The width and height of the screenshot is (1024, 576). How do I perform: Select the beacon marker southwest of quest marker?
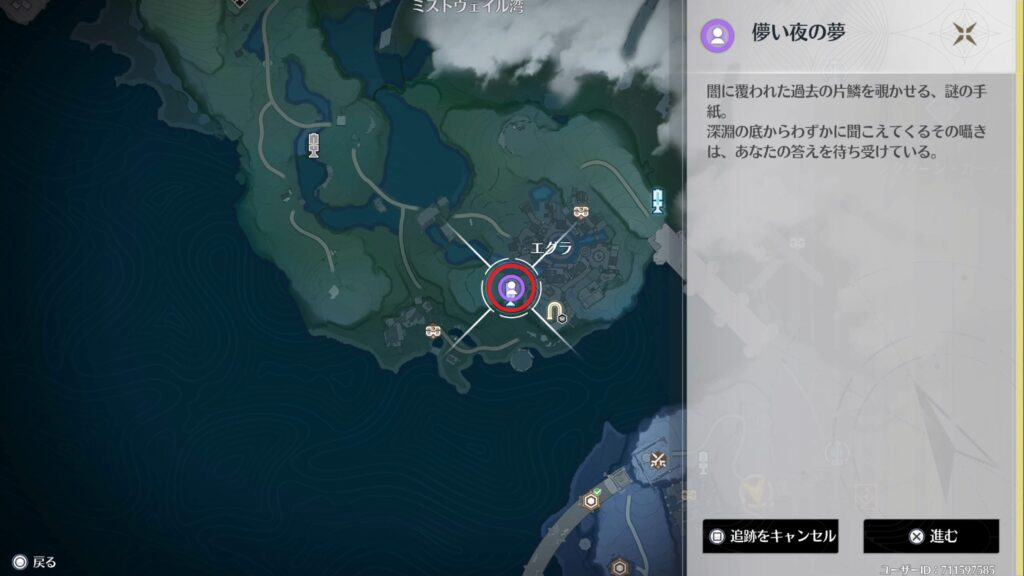432,331
